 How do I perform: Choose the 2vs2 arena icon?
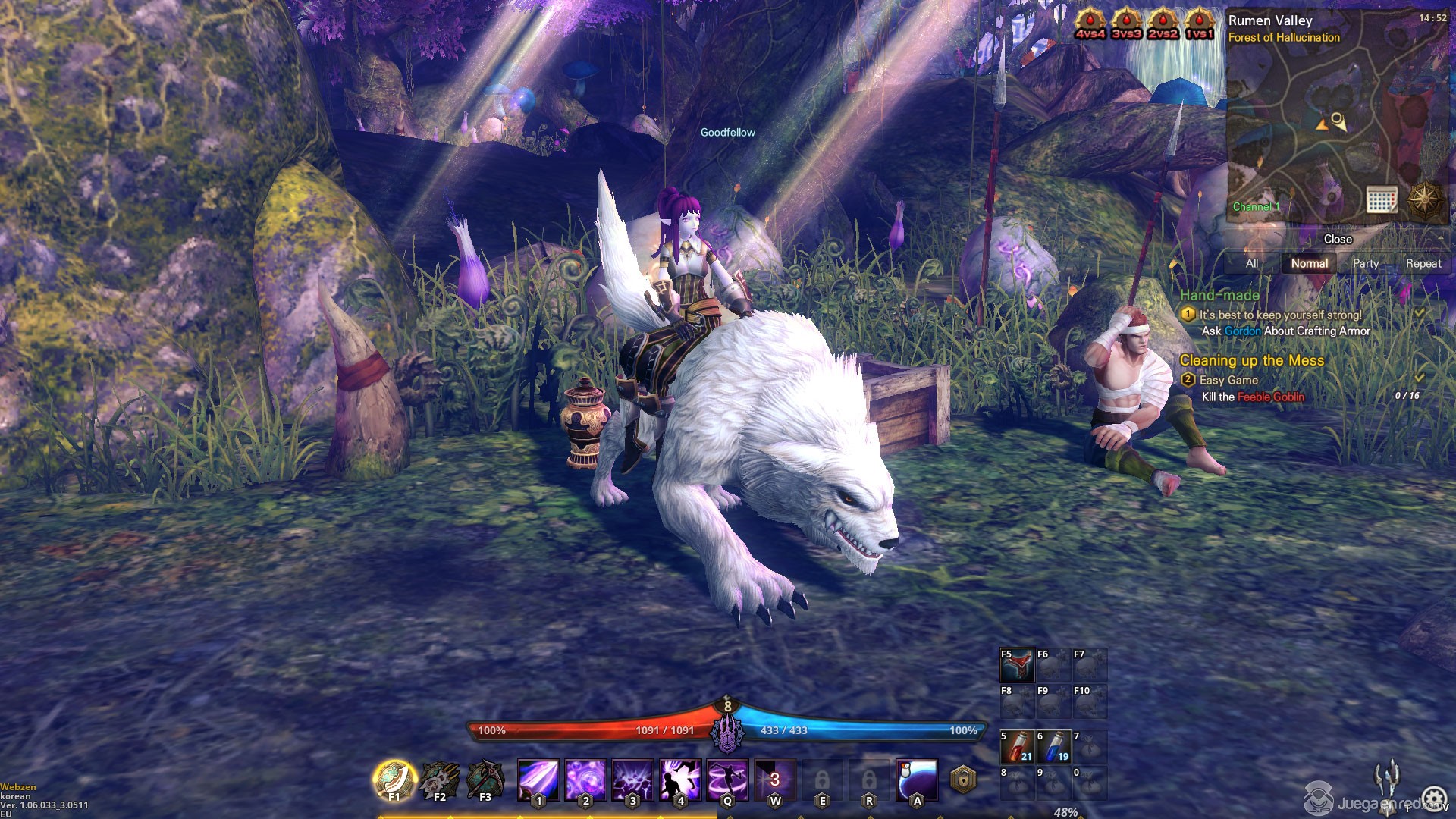pos(1163,25)
